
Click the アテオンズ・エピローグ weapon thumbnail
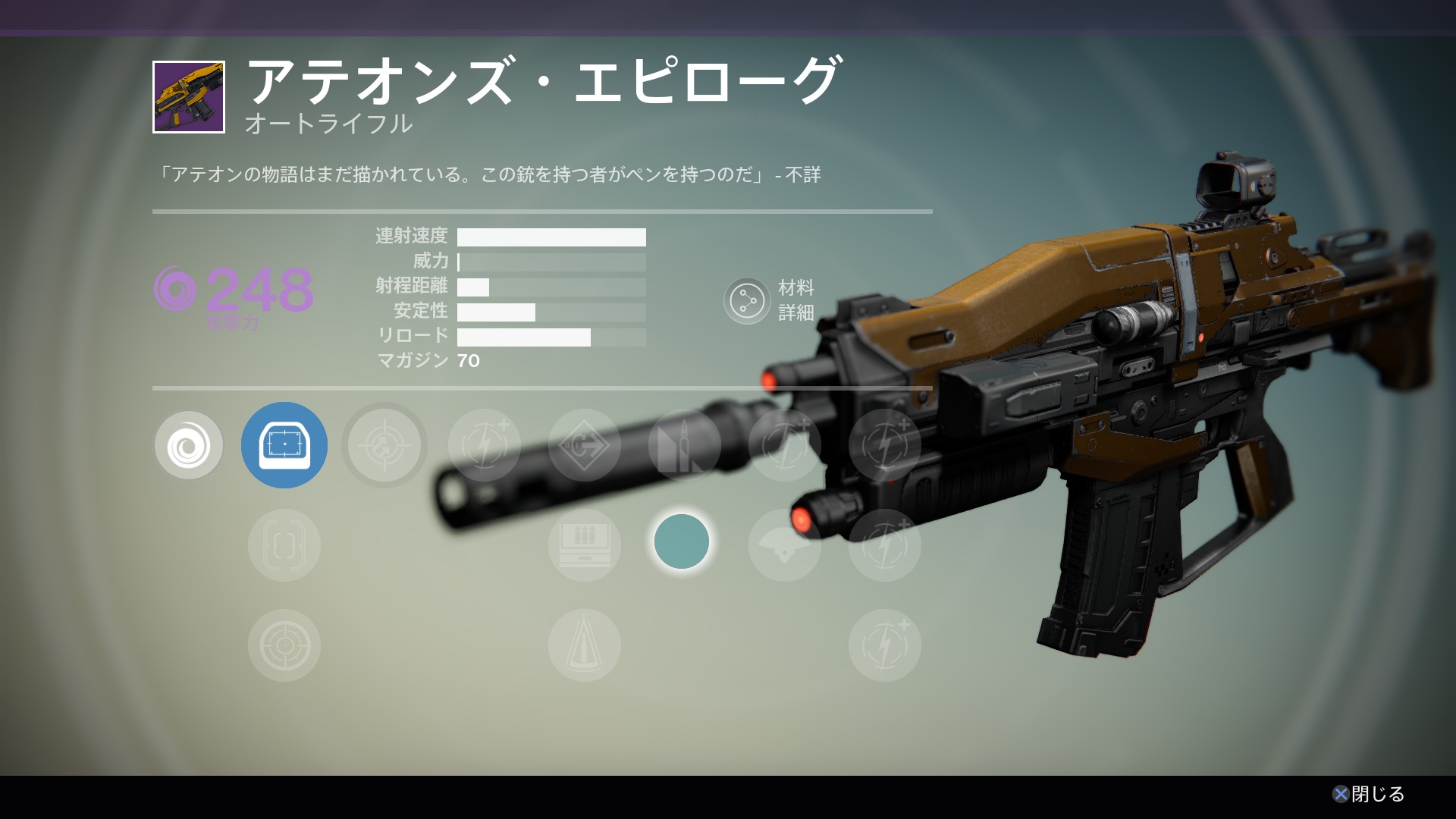pyautogui.click(x=189, y=97)
